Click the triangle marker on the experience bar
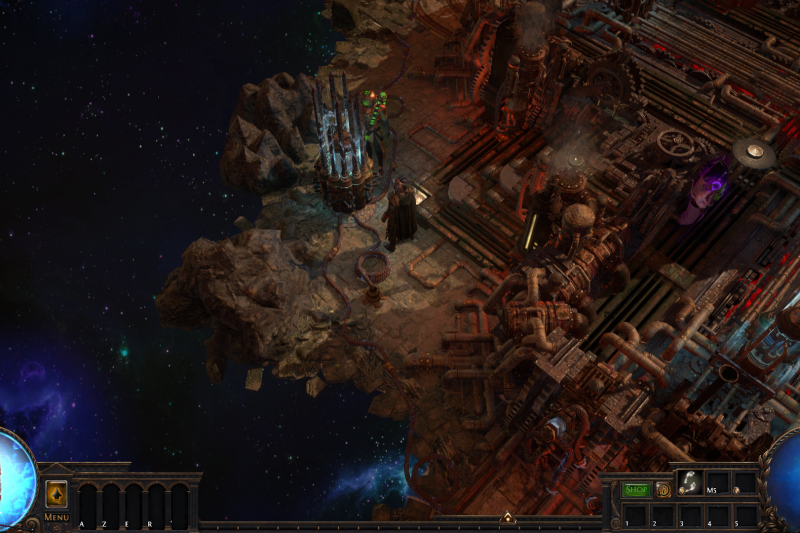Image resolution: width=800 pixels, height=533 pixels. click(507, 518)
